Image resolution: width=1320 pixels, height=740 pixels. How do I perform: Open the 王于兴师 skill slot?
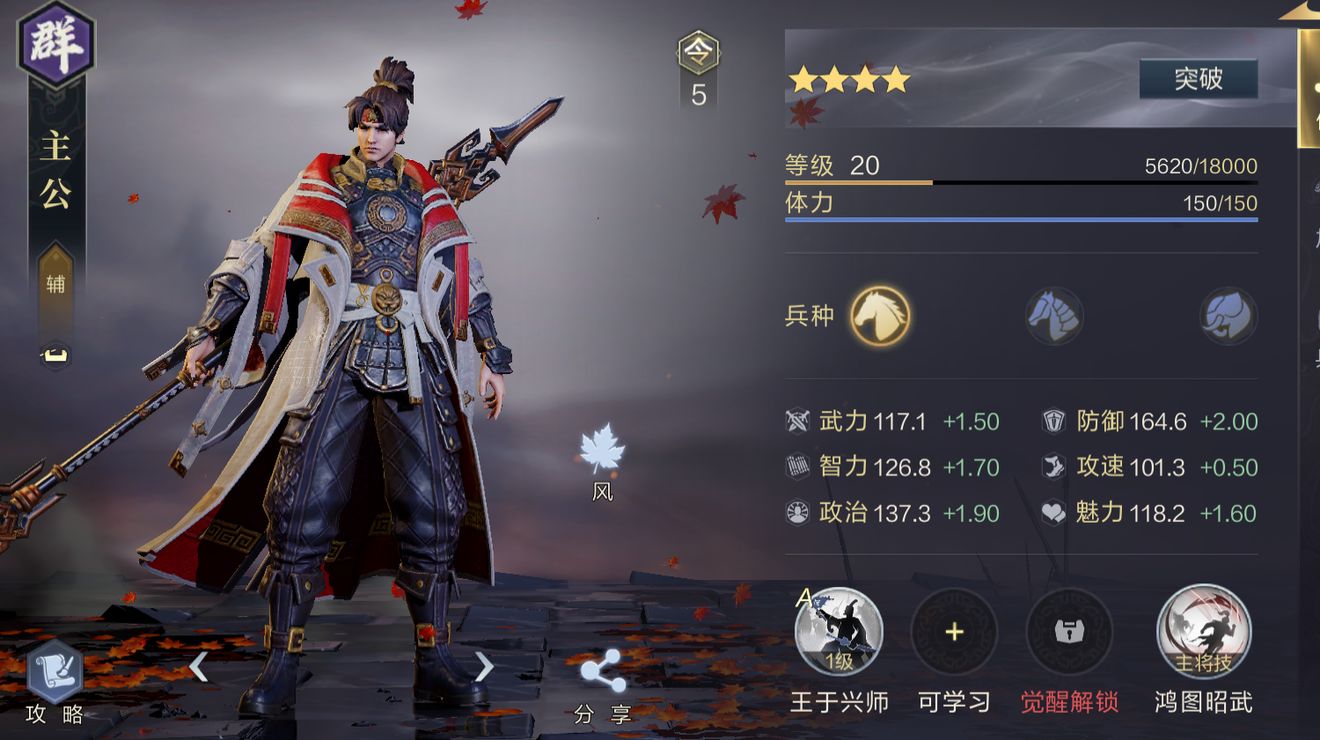pos(838,632)
